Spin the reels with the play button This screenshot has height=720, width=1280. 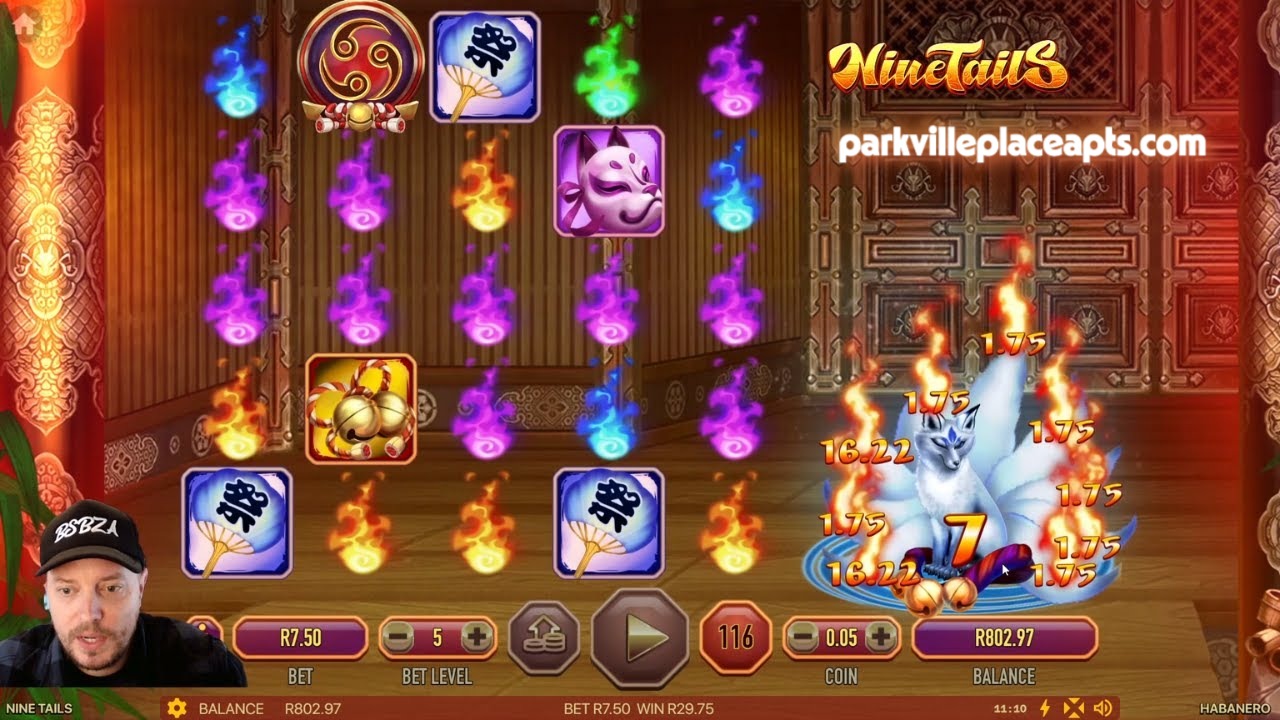pyautogui.click(x=640, y=637)
